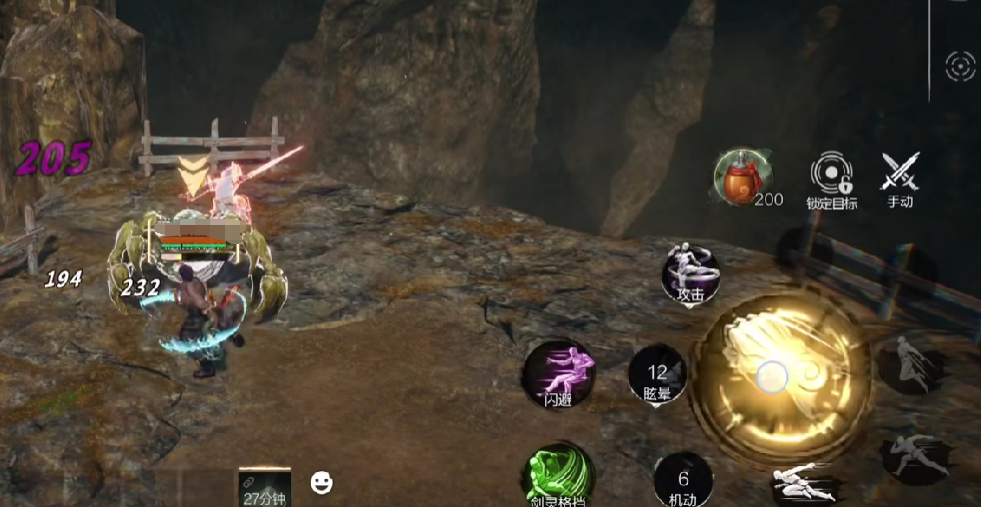Trigger the purple 闪避 dodge skill

[x=558, y=375]
